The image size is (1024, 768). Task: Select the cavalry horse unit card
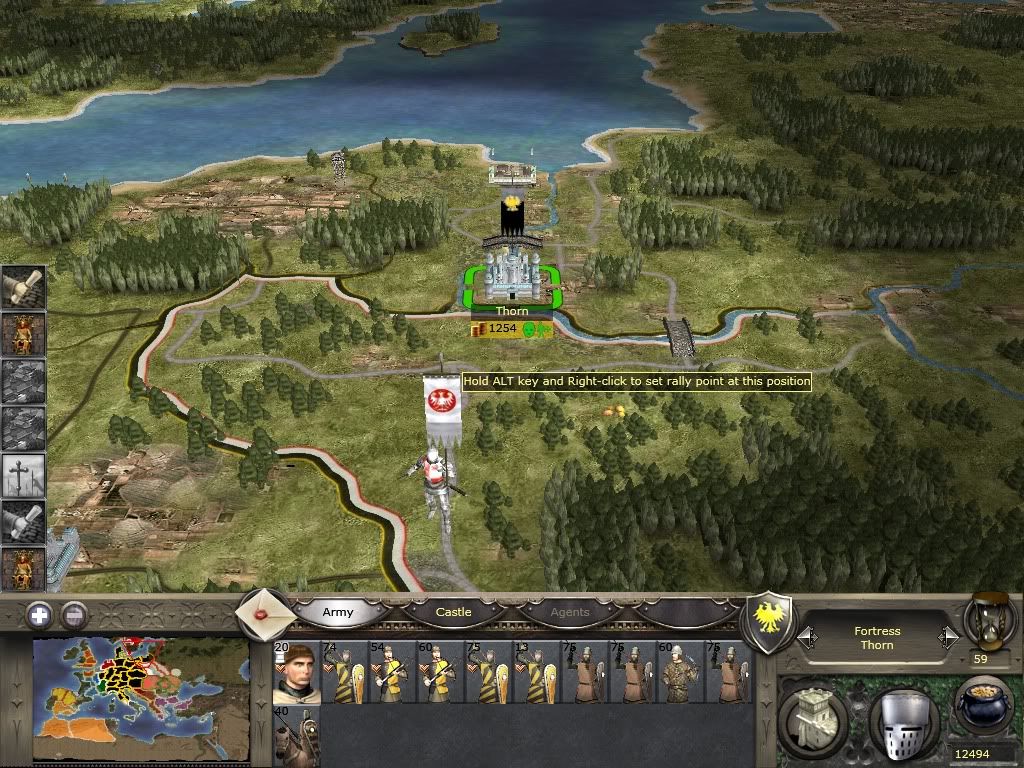pos(296,737)
